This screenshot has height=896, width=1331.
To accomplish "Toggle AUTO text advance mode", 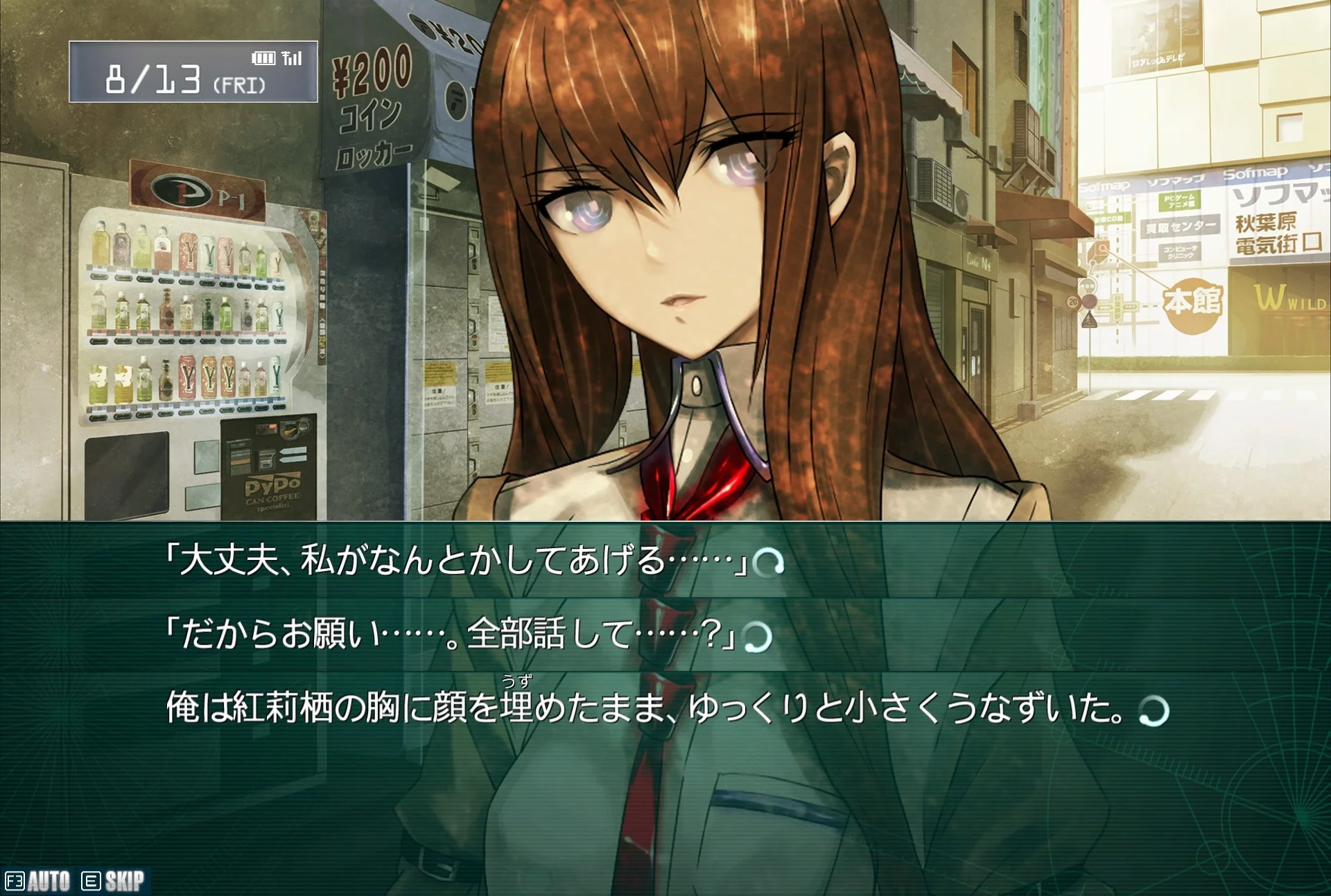I will click(39, 881).
